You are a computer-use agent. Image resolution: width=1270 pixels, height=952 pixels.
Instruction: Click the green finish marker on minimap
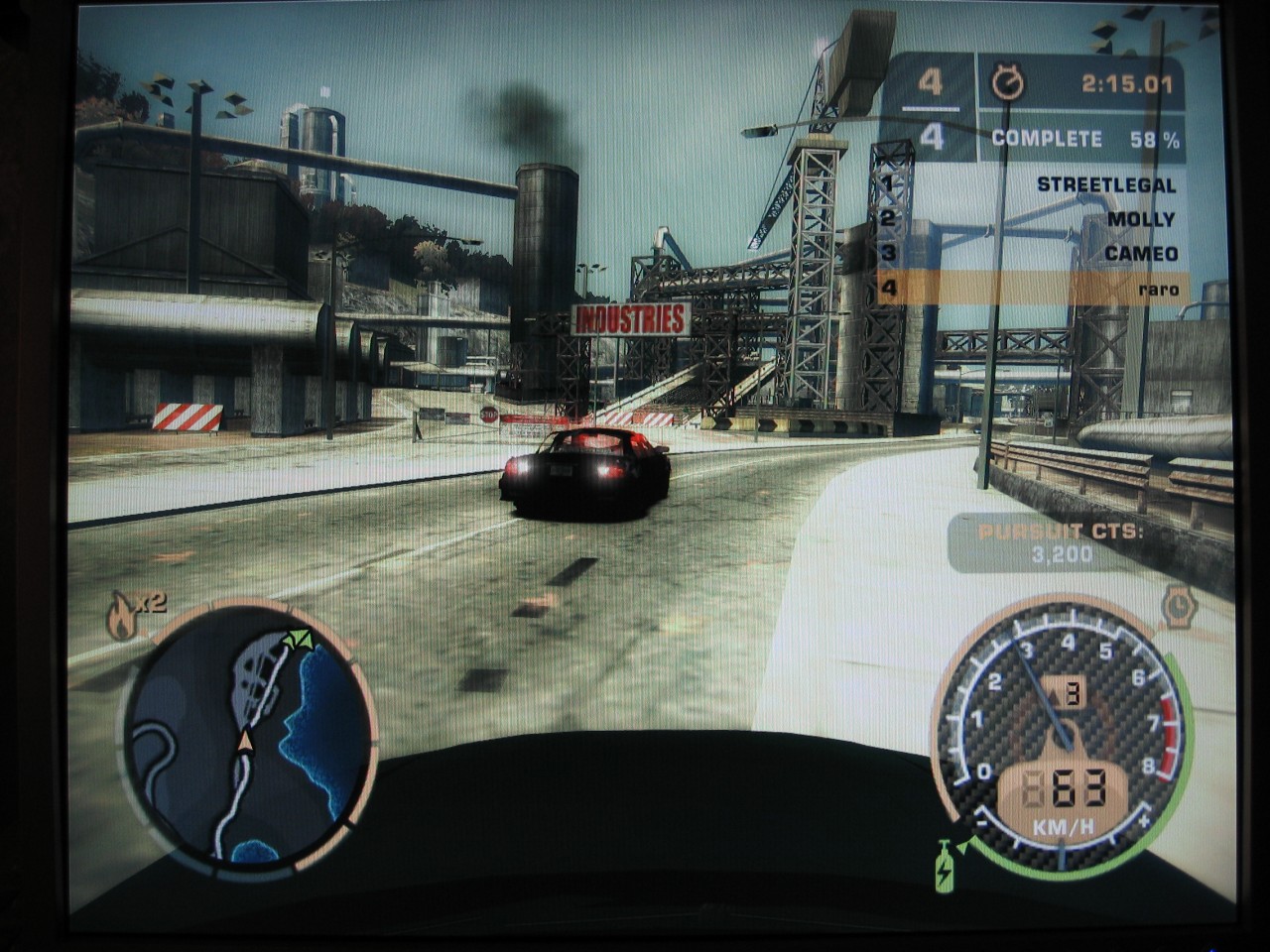tap(297, 640)
